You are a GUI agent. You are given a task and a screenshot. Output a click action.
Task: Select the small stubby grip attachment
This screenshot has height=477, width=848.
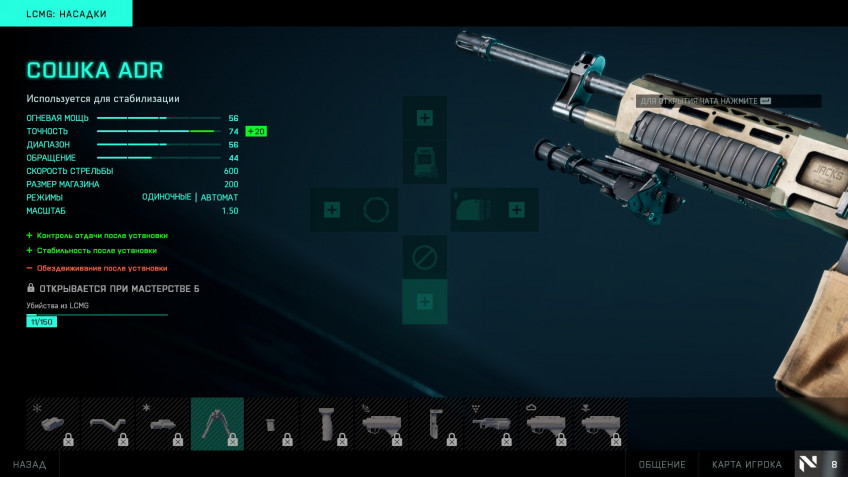[x=271, y=424]
